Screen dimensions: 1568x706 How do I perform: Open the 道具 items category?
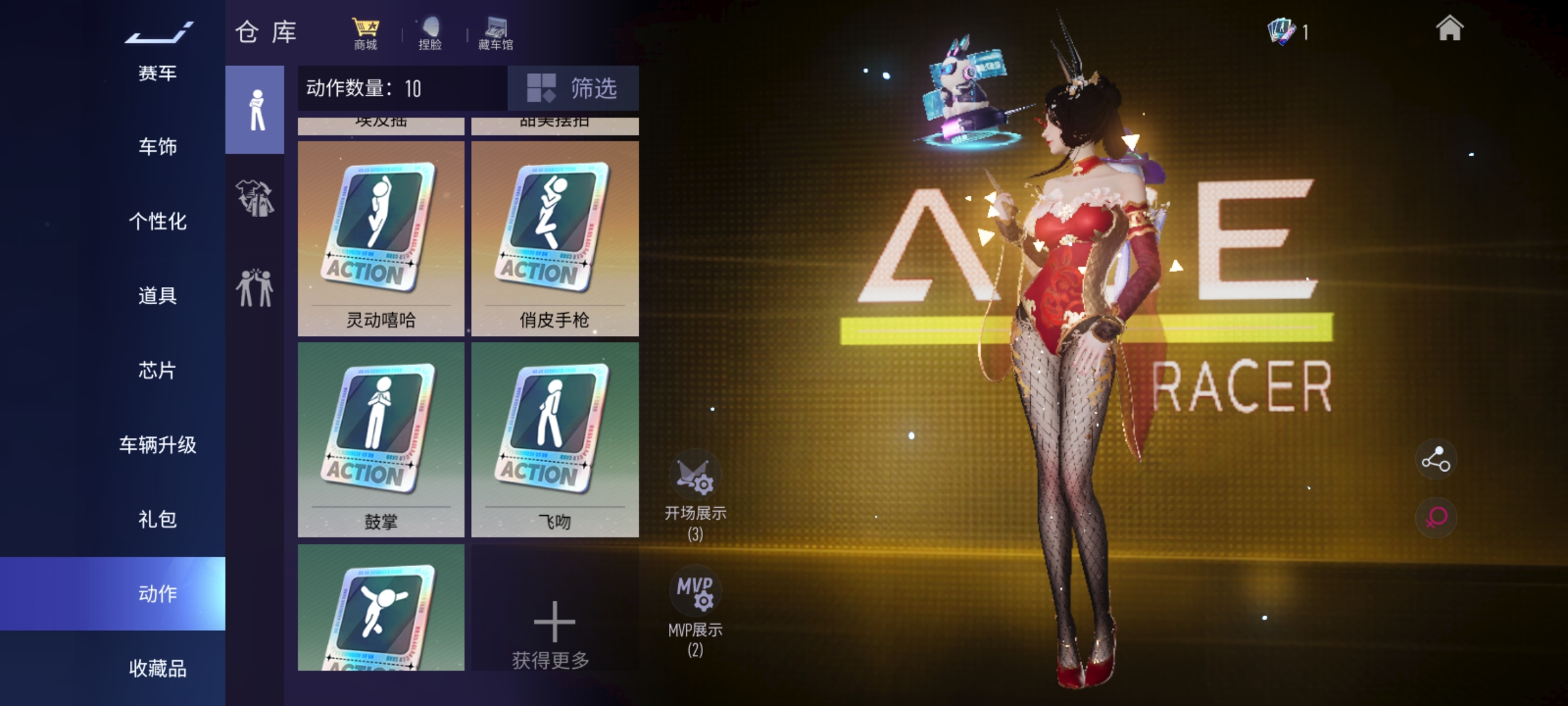(157, 295)
